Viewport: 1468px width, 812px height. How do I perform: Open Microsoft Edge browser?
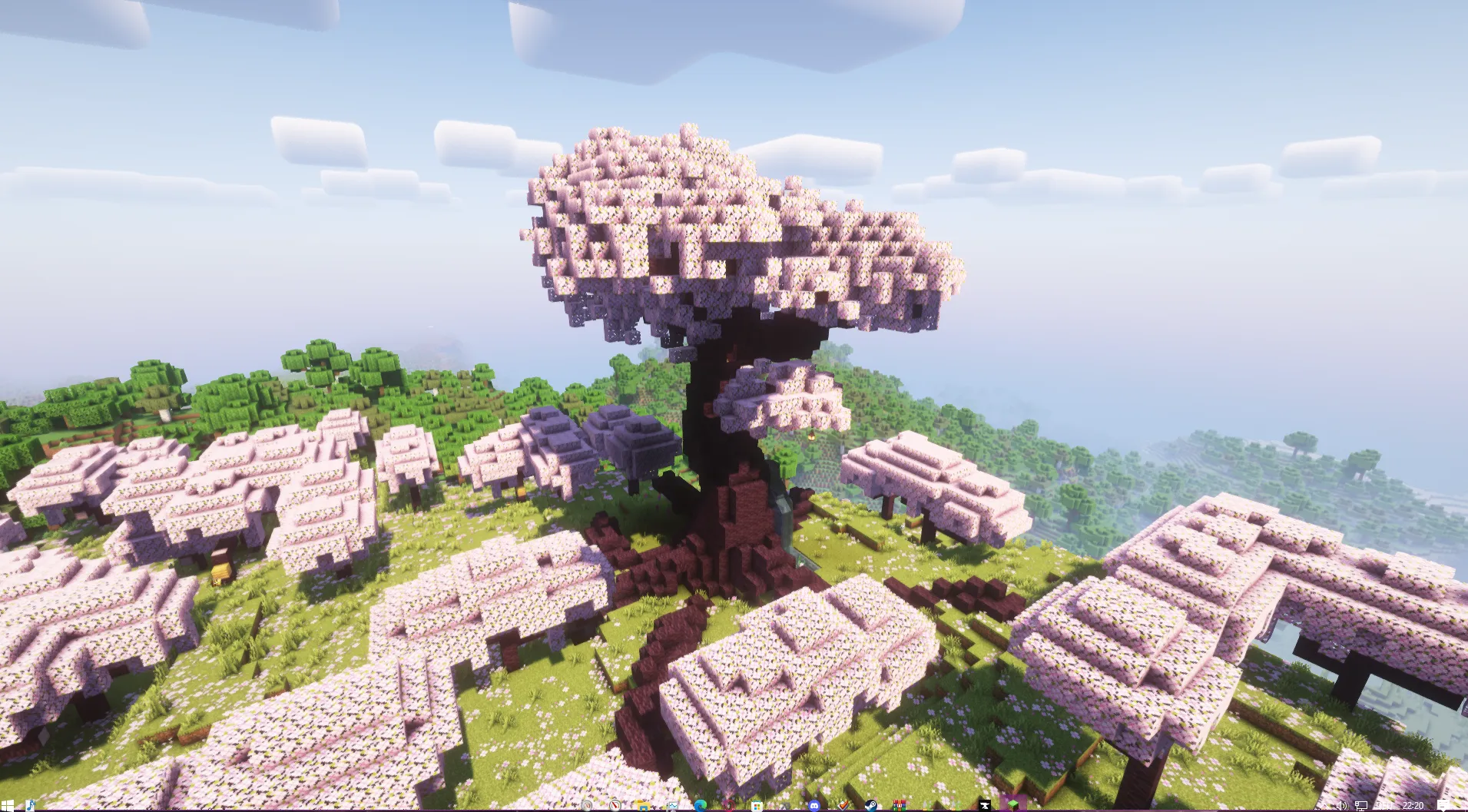tap(700, 804)
